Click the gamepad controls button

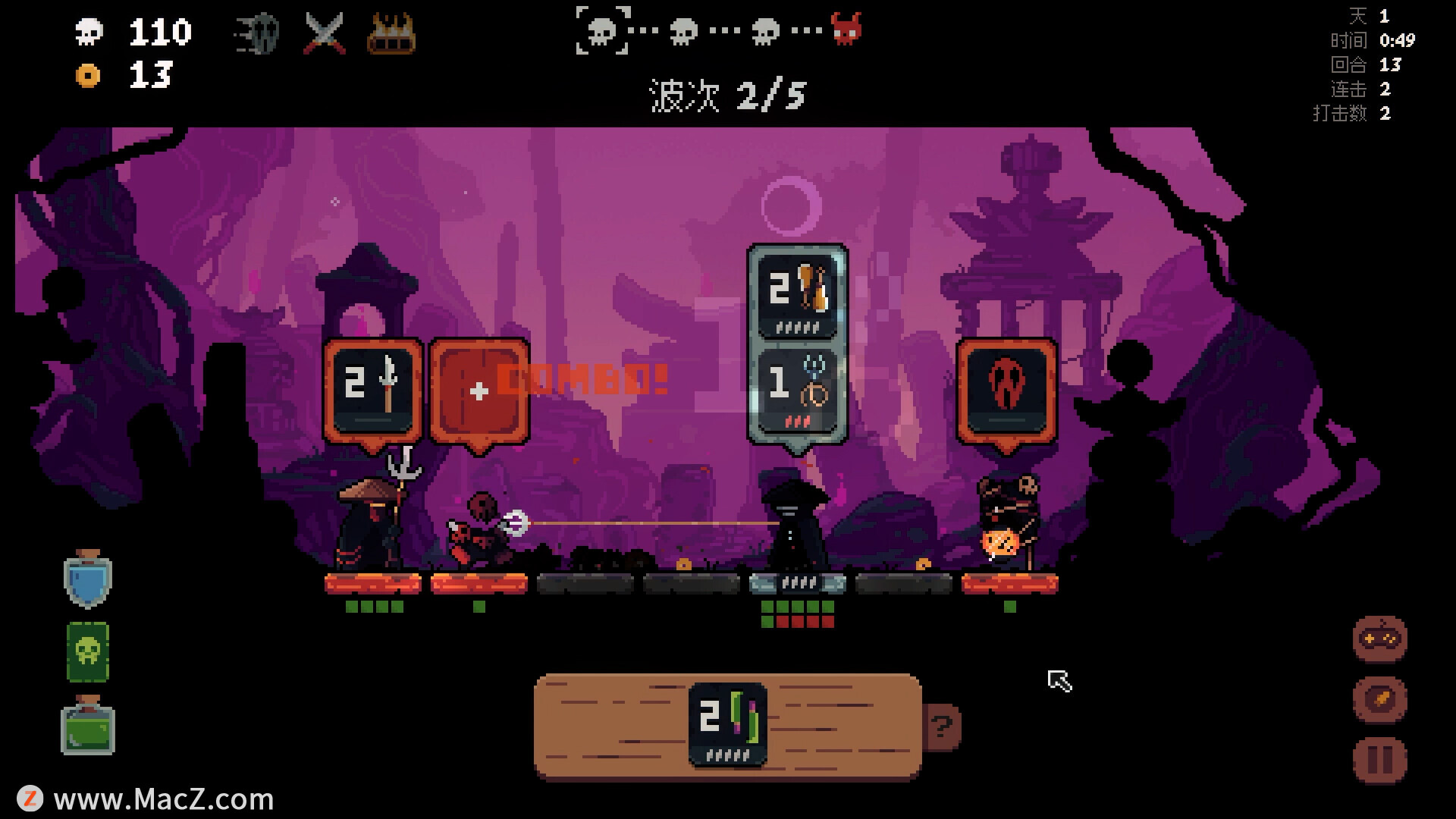click(1379, 639)
